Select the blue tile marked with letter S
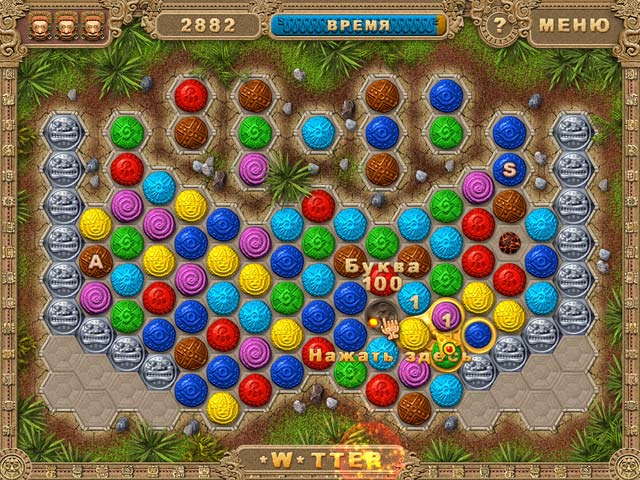 (509, 169)
